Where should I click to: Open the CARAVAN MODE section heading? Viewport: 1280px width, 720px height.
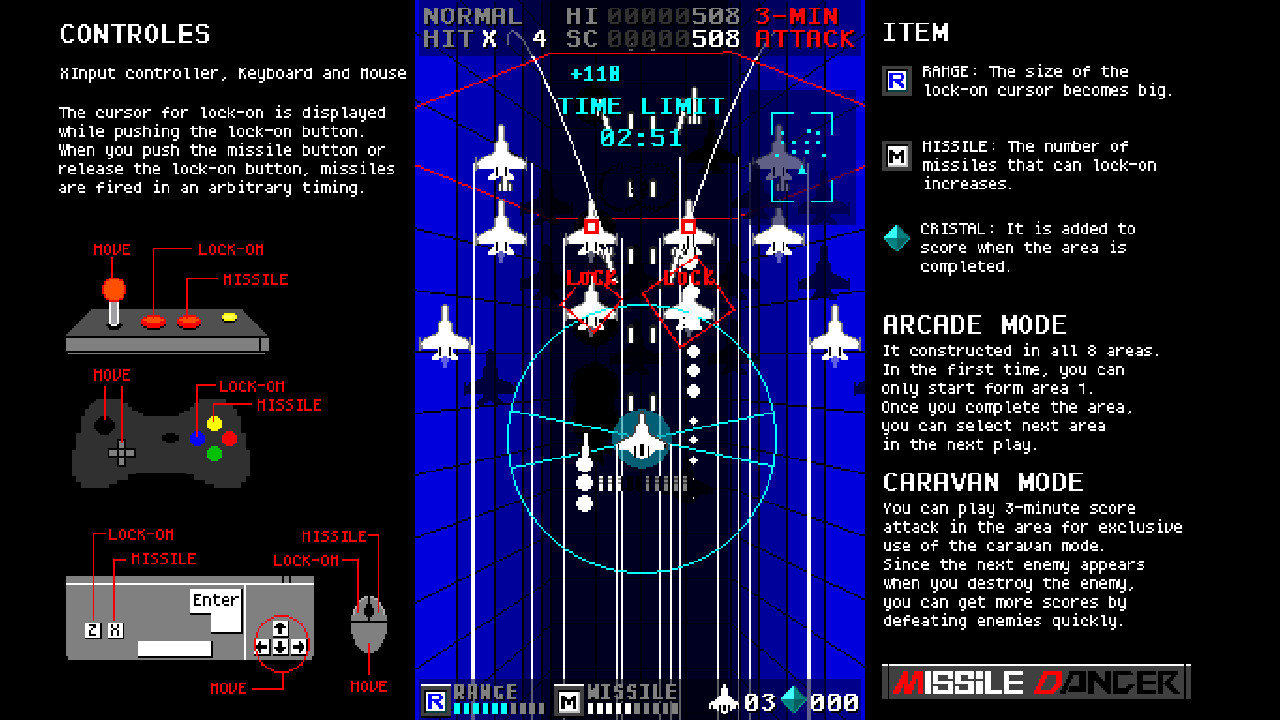[984, 481]
